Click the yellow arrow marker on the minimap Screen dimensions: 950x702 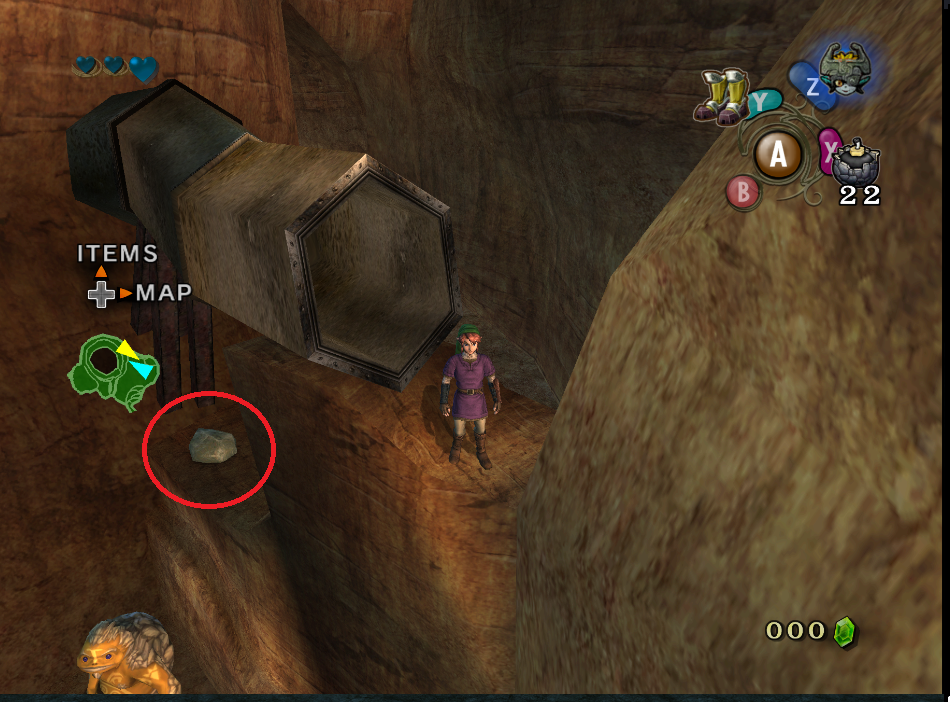[127, 349]
